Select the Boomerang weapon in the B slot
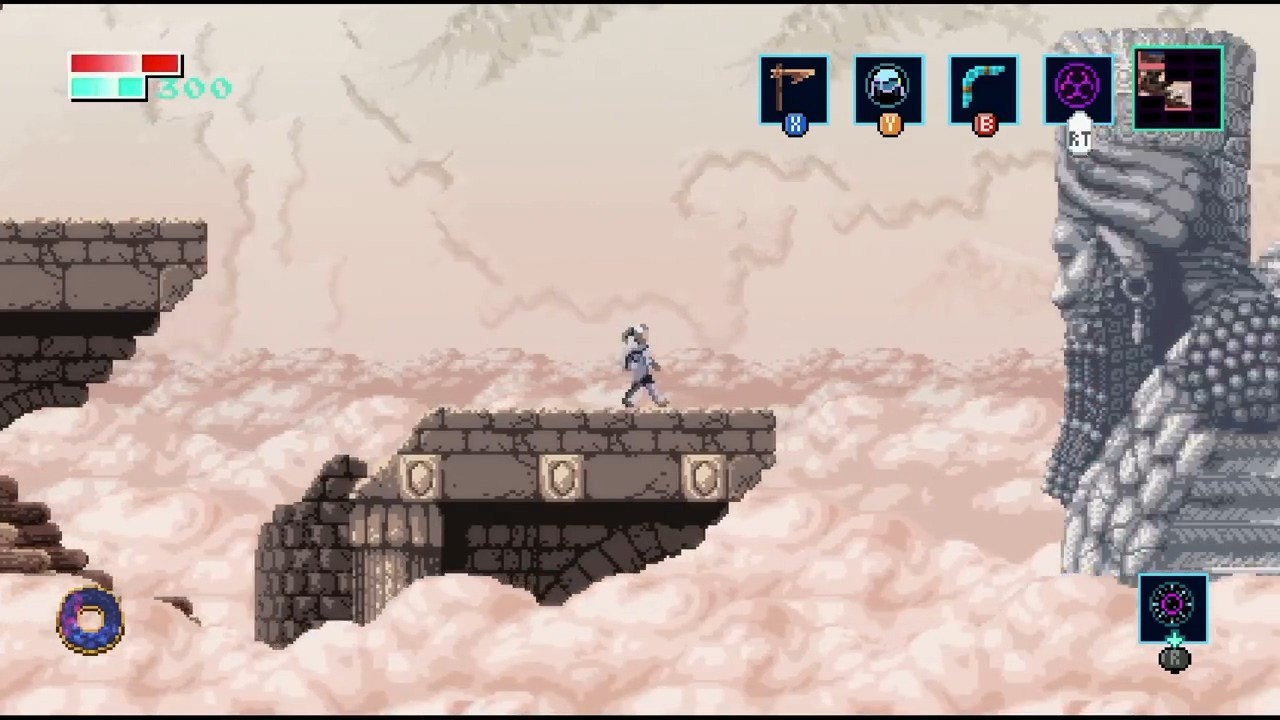Viewport: 1280px width, 720px height. click(984, 88)
